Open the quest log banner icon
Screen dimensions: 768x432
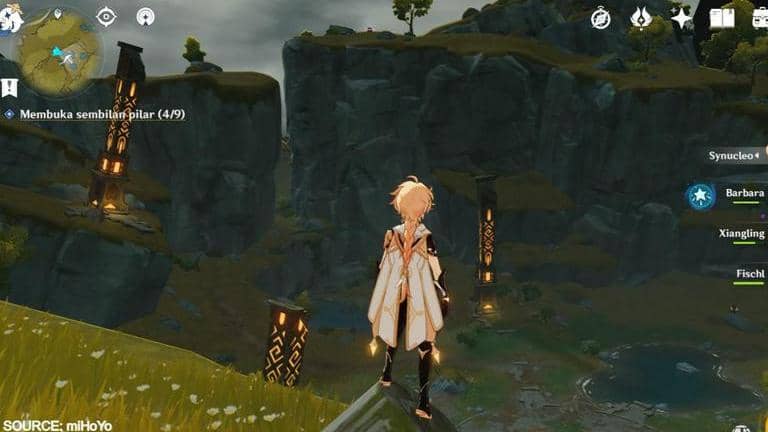click(9, 88)
